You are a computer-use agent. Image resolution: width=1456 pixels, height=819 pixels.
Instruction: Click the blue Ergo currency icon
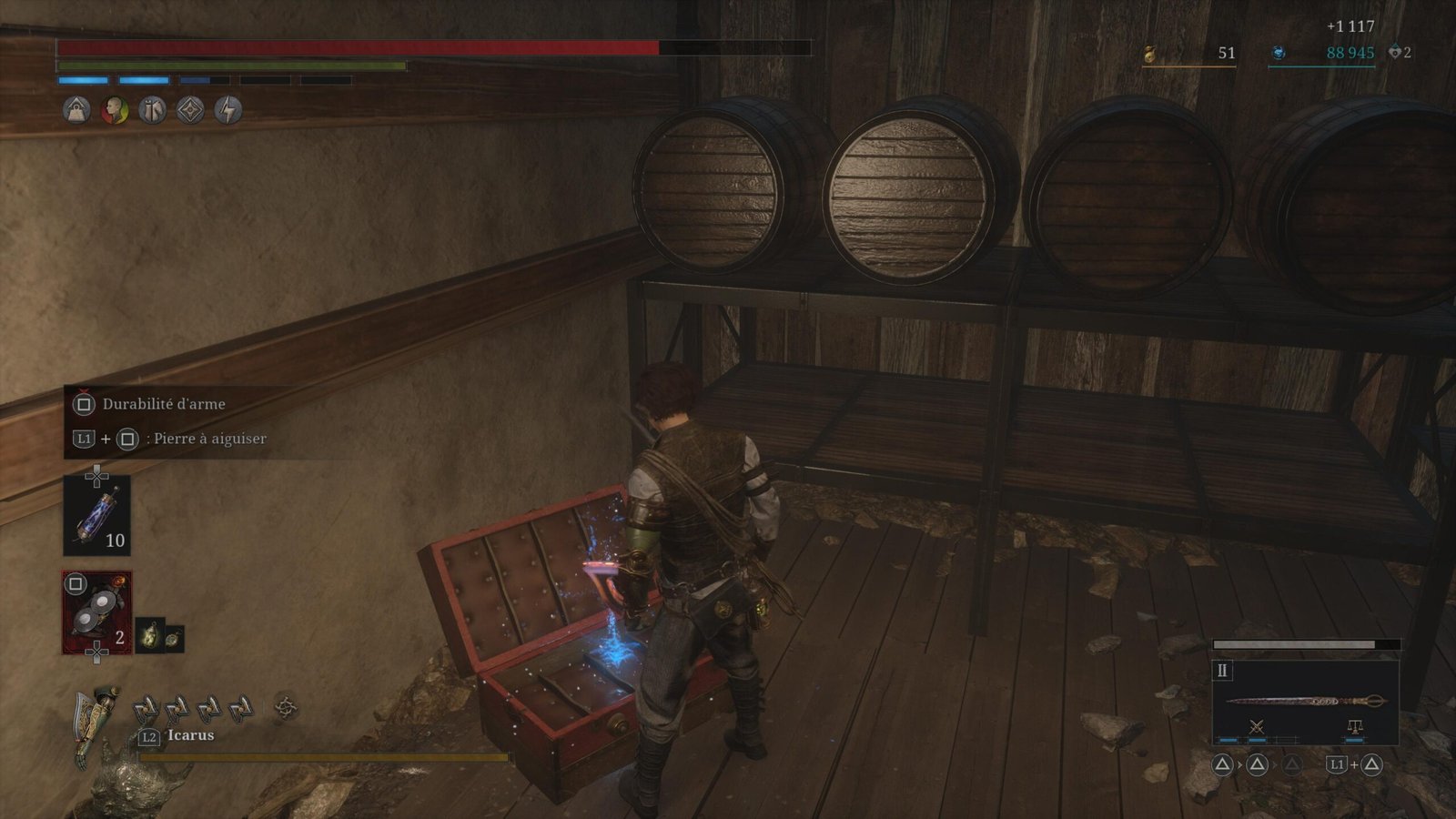[x=1279, y=54]
